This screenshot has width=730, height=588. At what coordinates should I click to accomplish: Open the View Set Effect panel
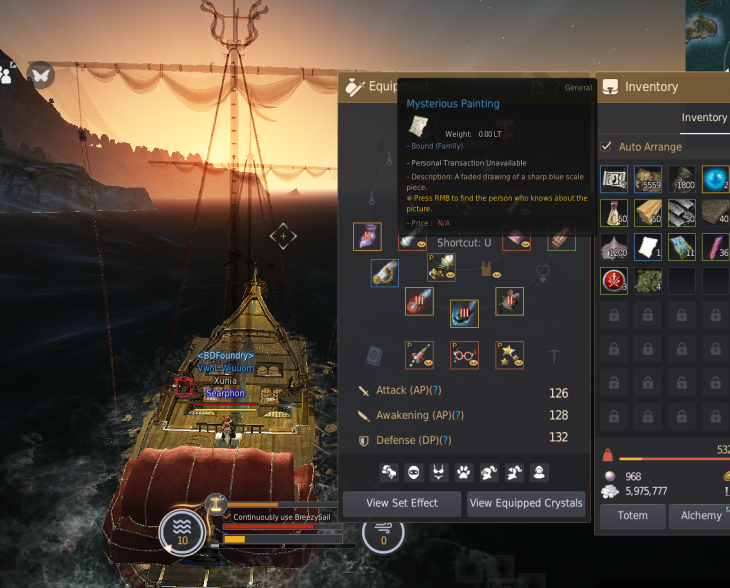402,503
